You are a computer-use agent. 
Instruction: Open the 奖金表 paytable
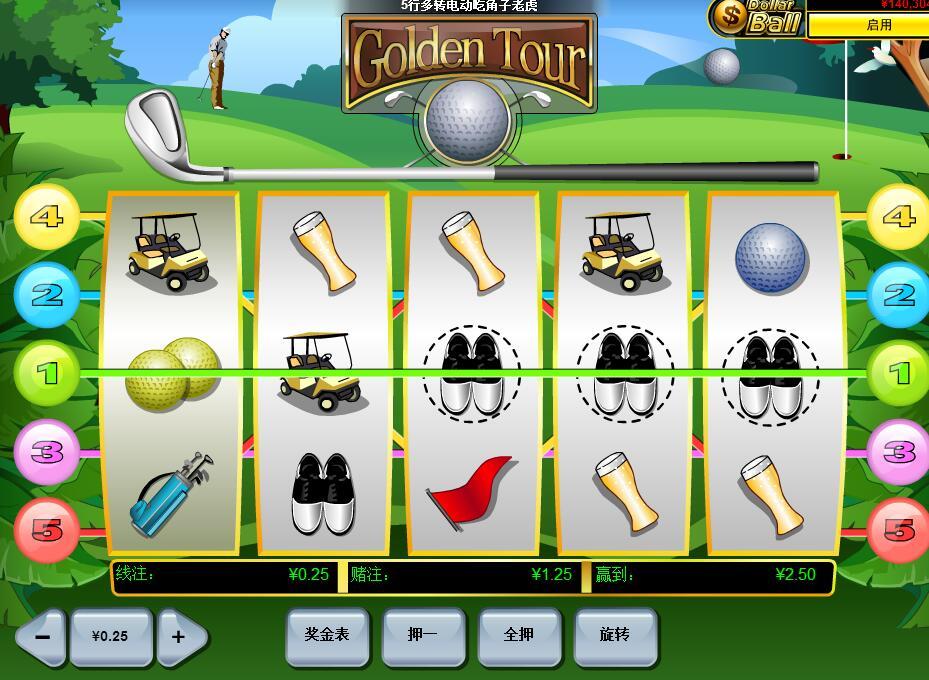[x=327, y=636]
